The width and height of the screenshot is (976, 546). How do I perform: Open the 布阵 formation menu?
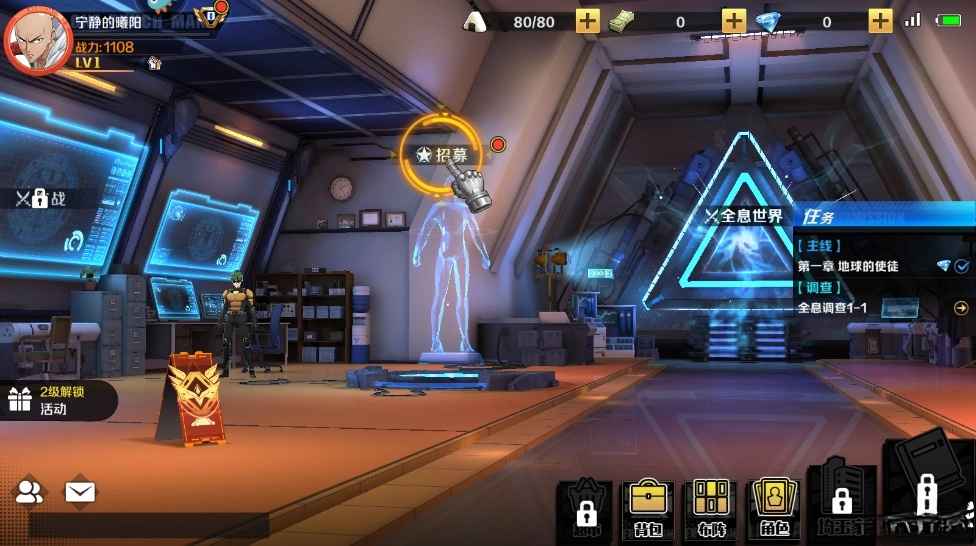(710, 507)
